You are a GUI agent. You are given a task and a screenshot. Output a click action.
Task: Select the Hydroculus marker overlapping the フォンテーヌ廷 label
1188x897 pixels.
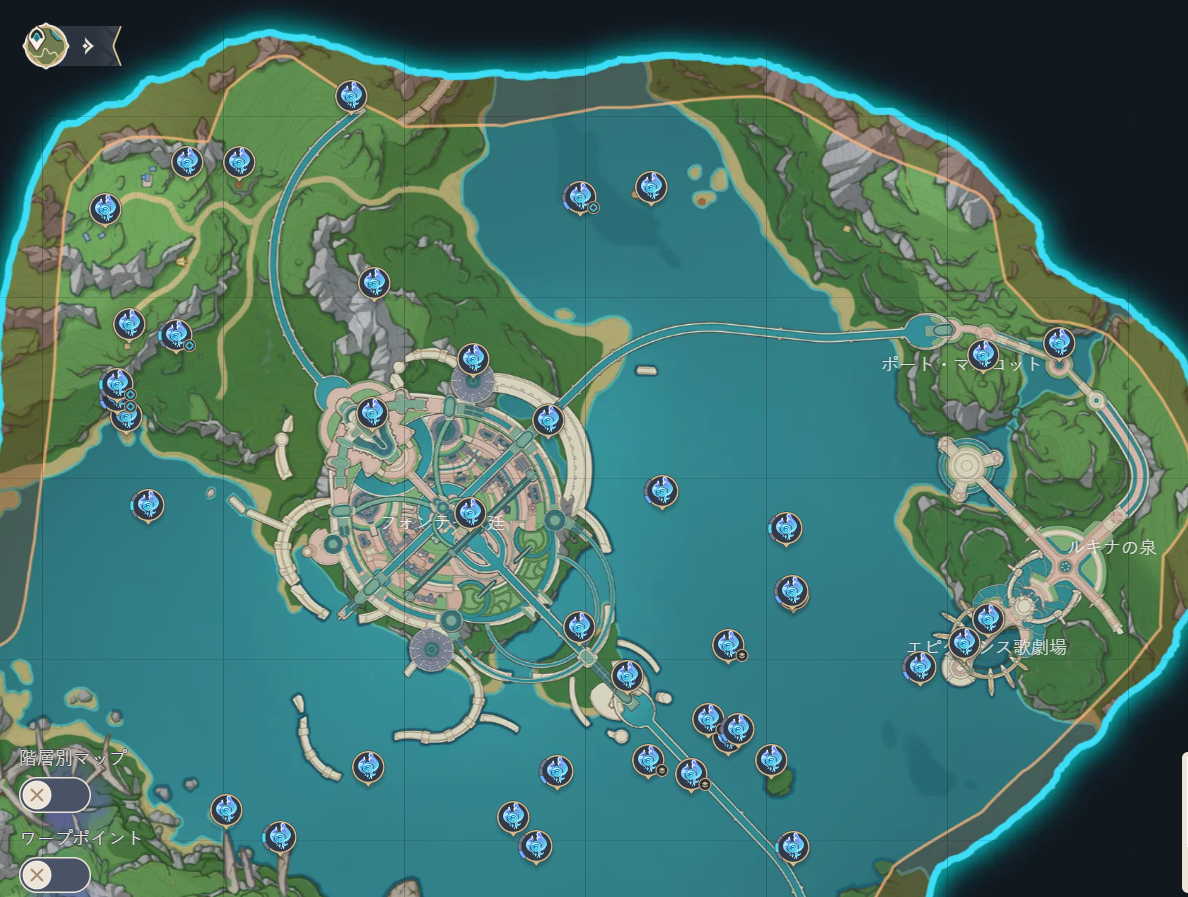pos(470,514)
